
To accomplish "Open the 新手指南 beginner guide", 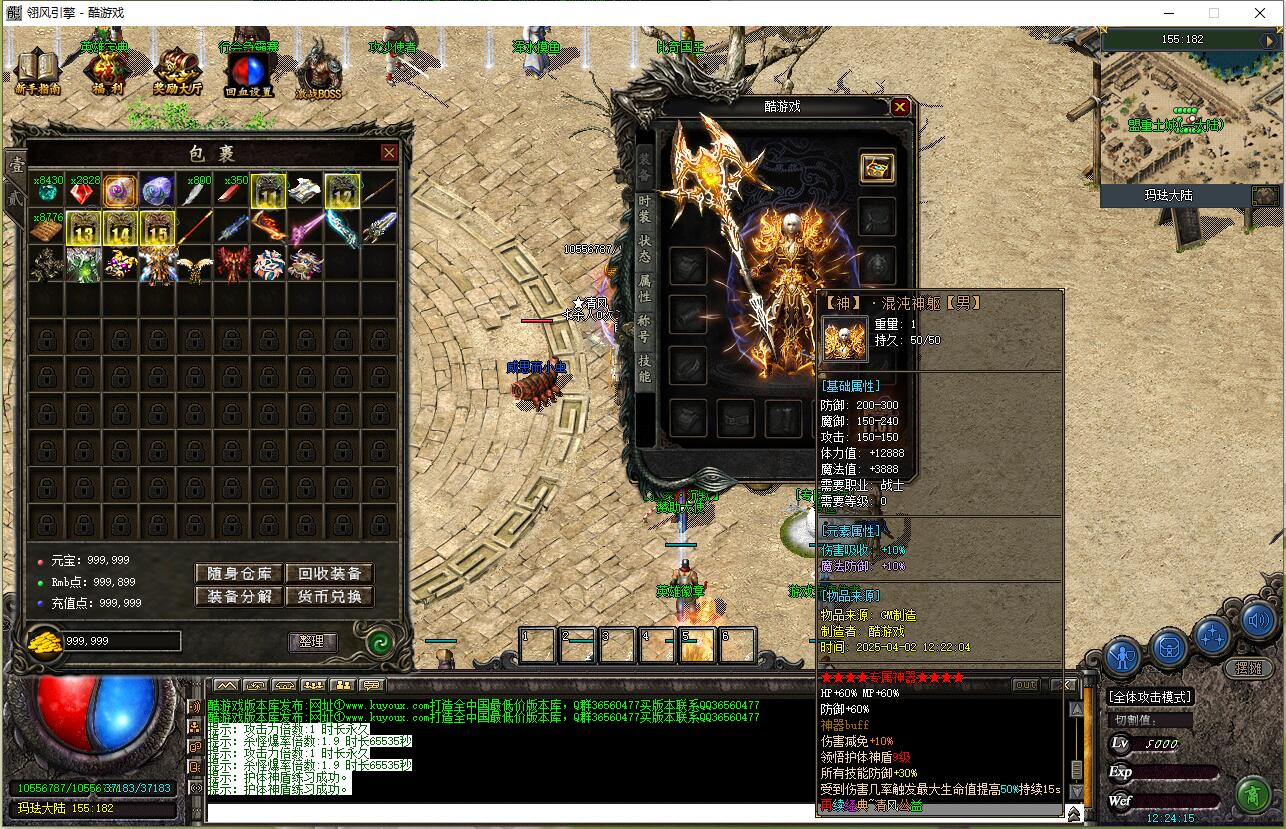I will 38,71.
